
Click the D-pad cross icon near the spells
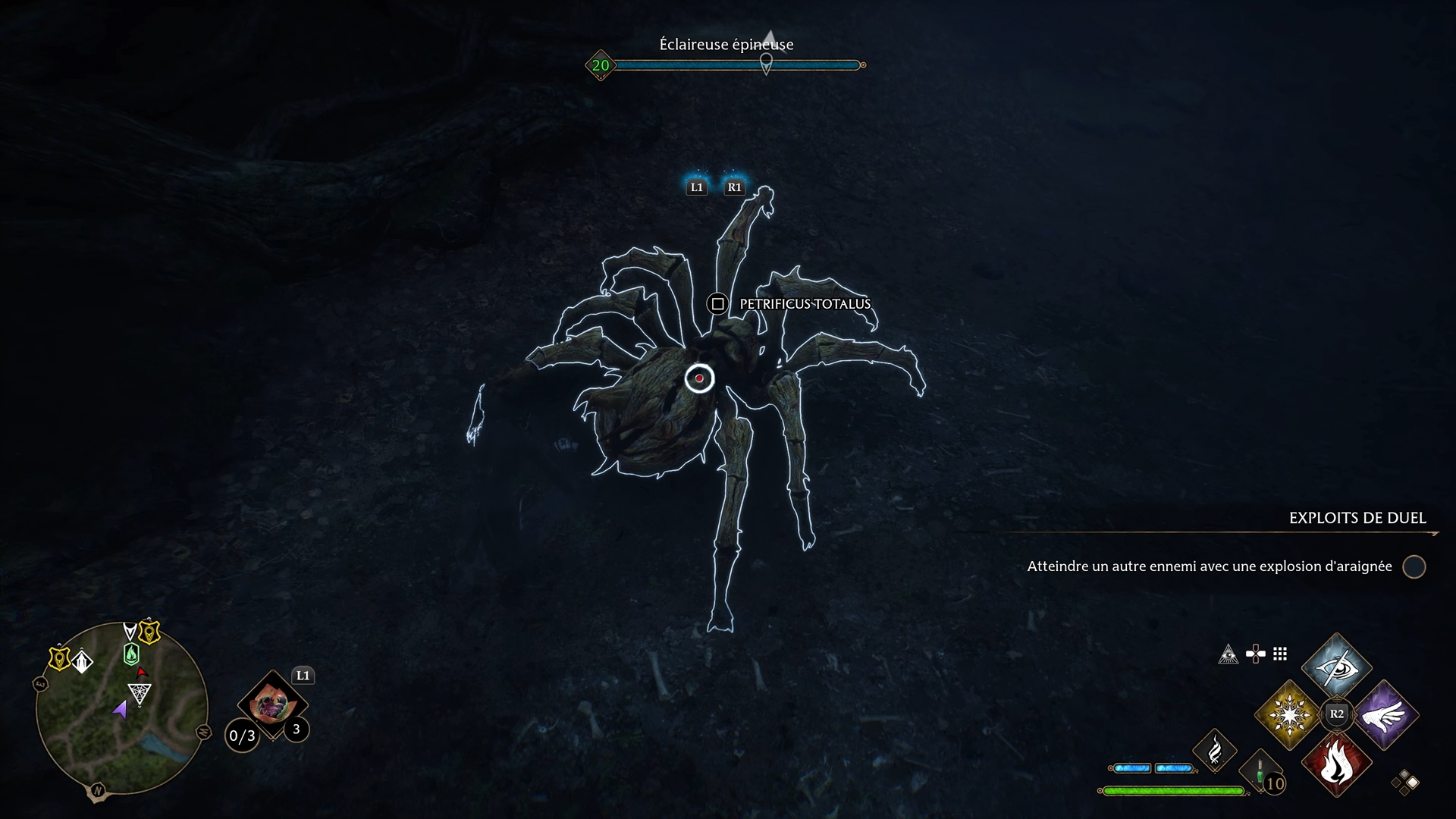(x=1256, y=653)
